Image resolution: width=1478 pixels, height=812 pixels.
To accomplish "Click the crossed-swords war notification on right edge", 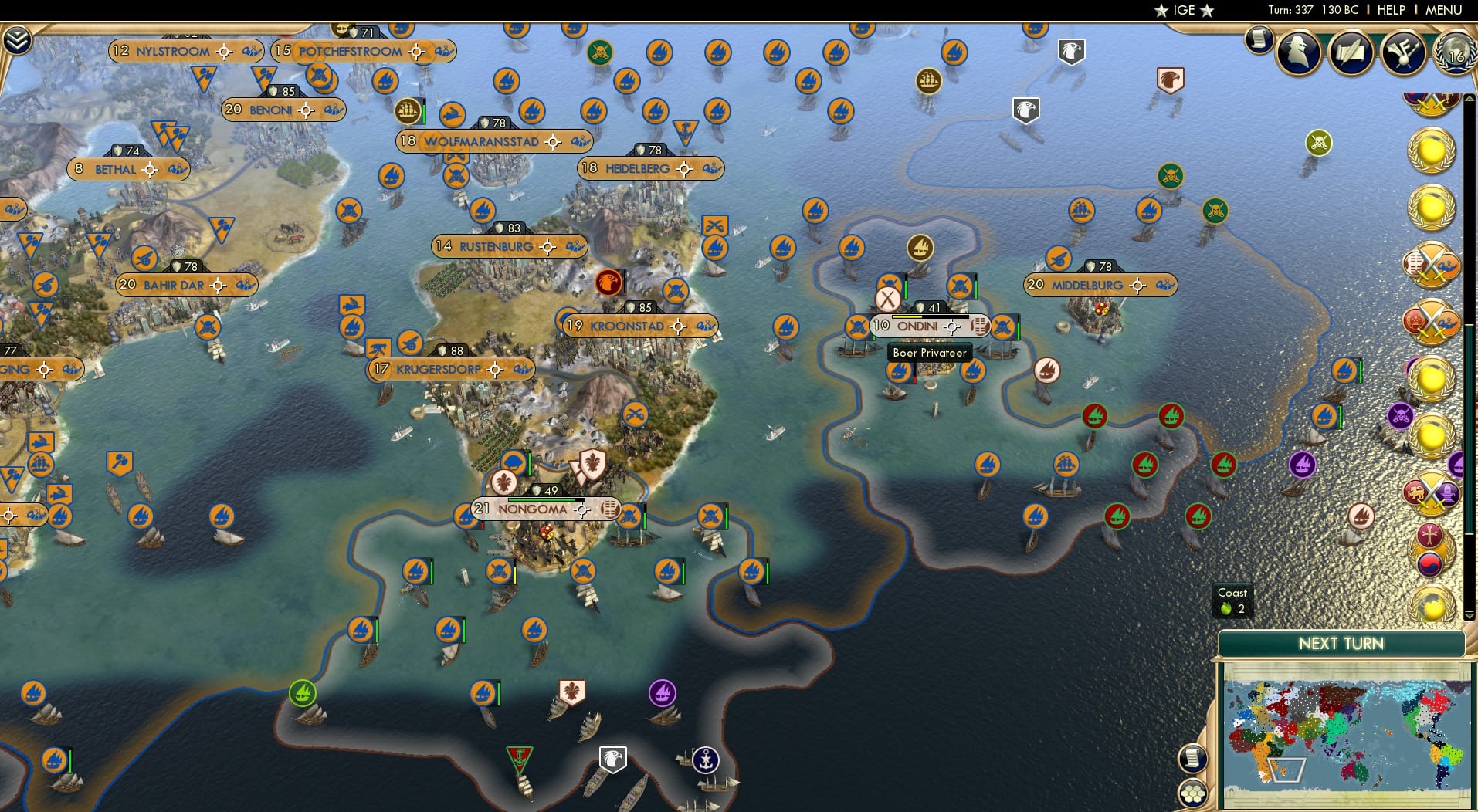I will point(1432,264).
